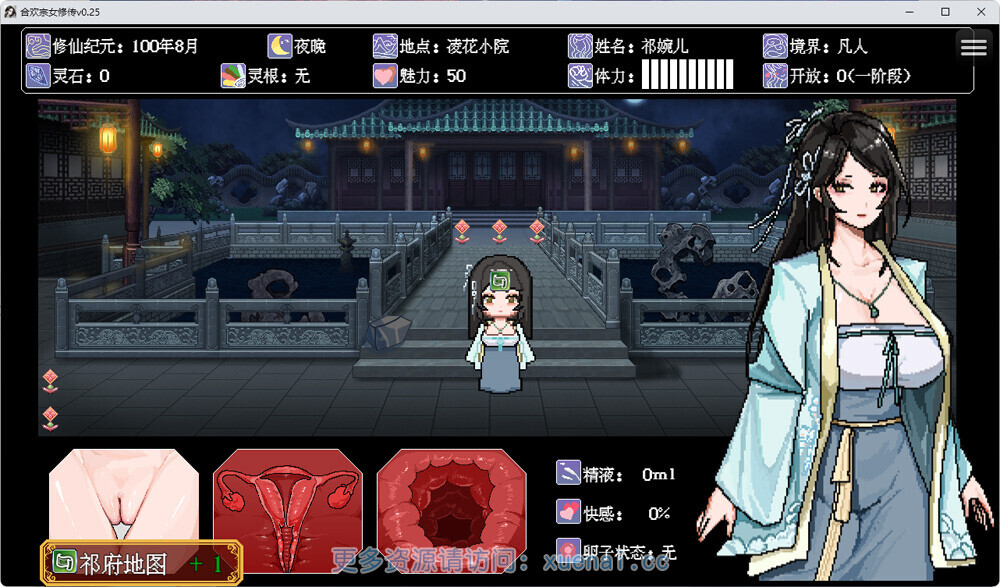Open the 祁府地图 map button
This screenshot has height=587, width=1000.
click(141, 563)
